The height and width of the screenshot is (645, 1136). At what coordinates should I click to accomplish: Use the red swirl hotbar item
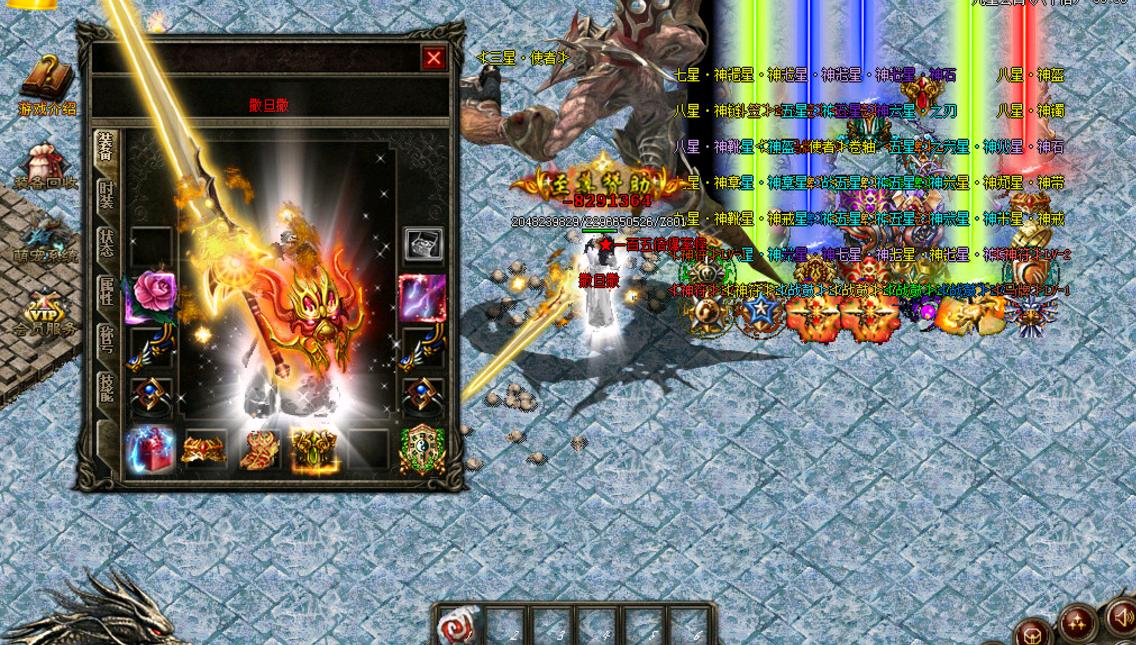460,626
